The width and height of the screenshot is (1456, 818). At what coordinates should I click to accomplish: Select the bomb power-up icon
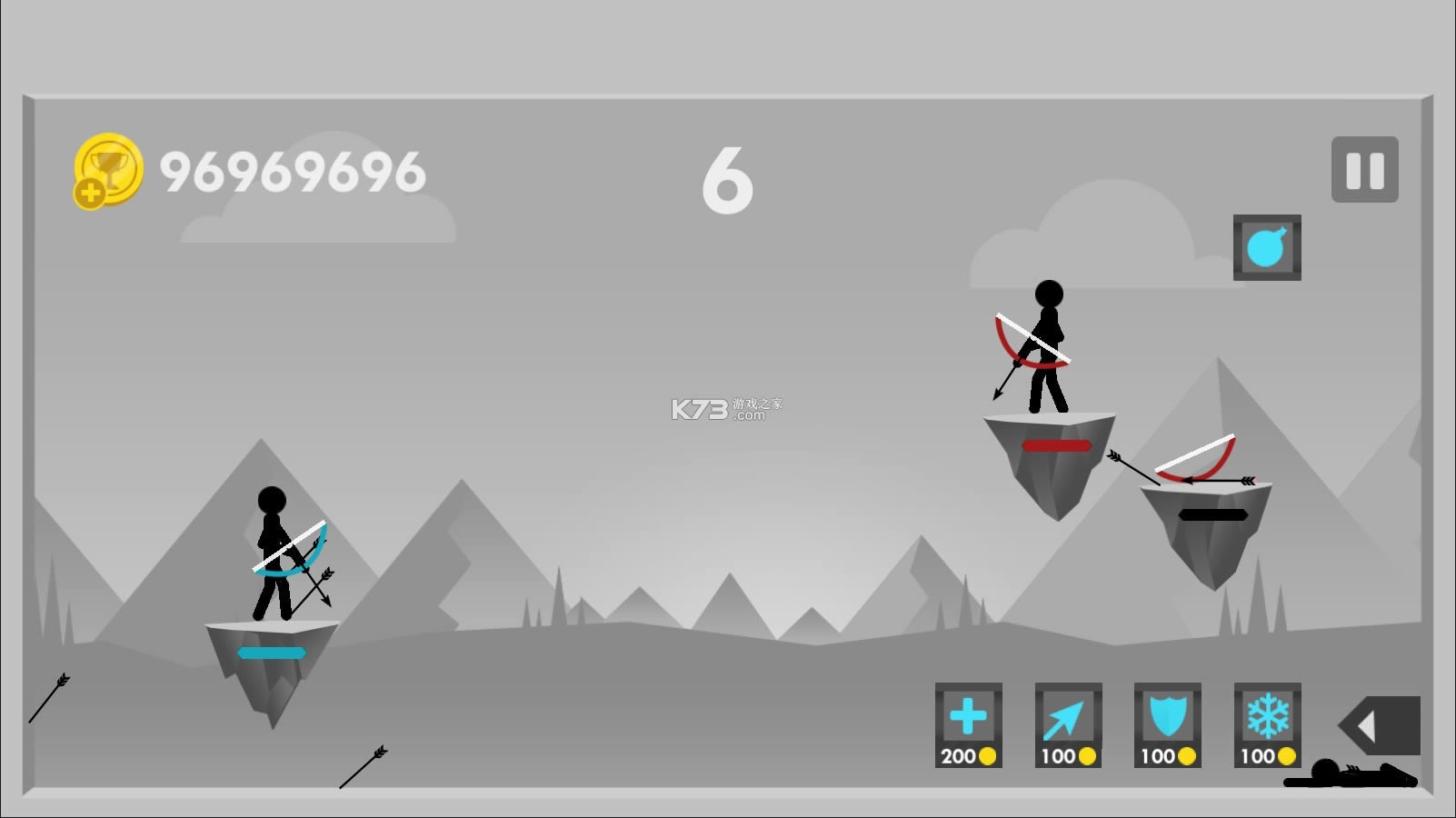click(1267, 246)
